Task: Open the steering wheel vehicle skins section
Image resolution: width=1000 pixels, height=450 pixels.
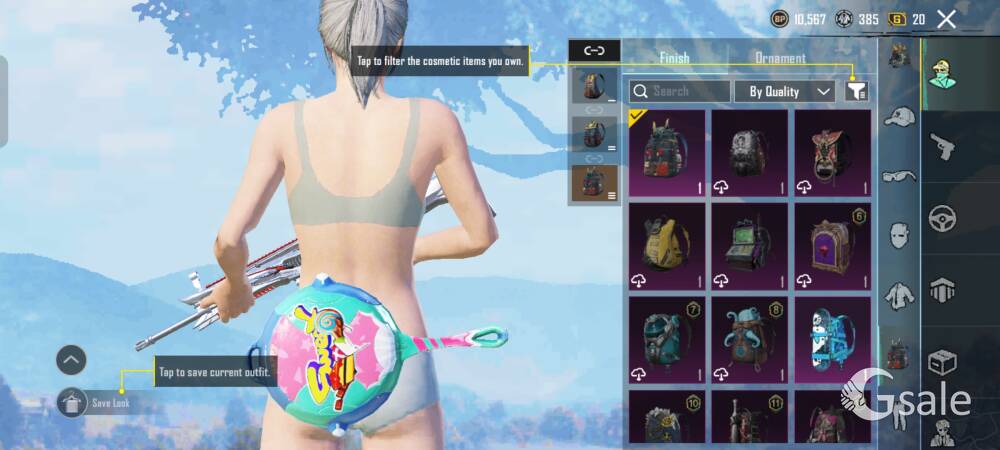Action: tap(942, 218)
